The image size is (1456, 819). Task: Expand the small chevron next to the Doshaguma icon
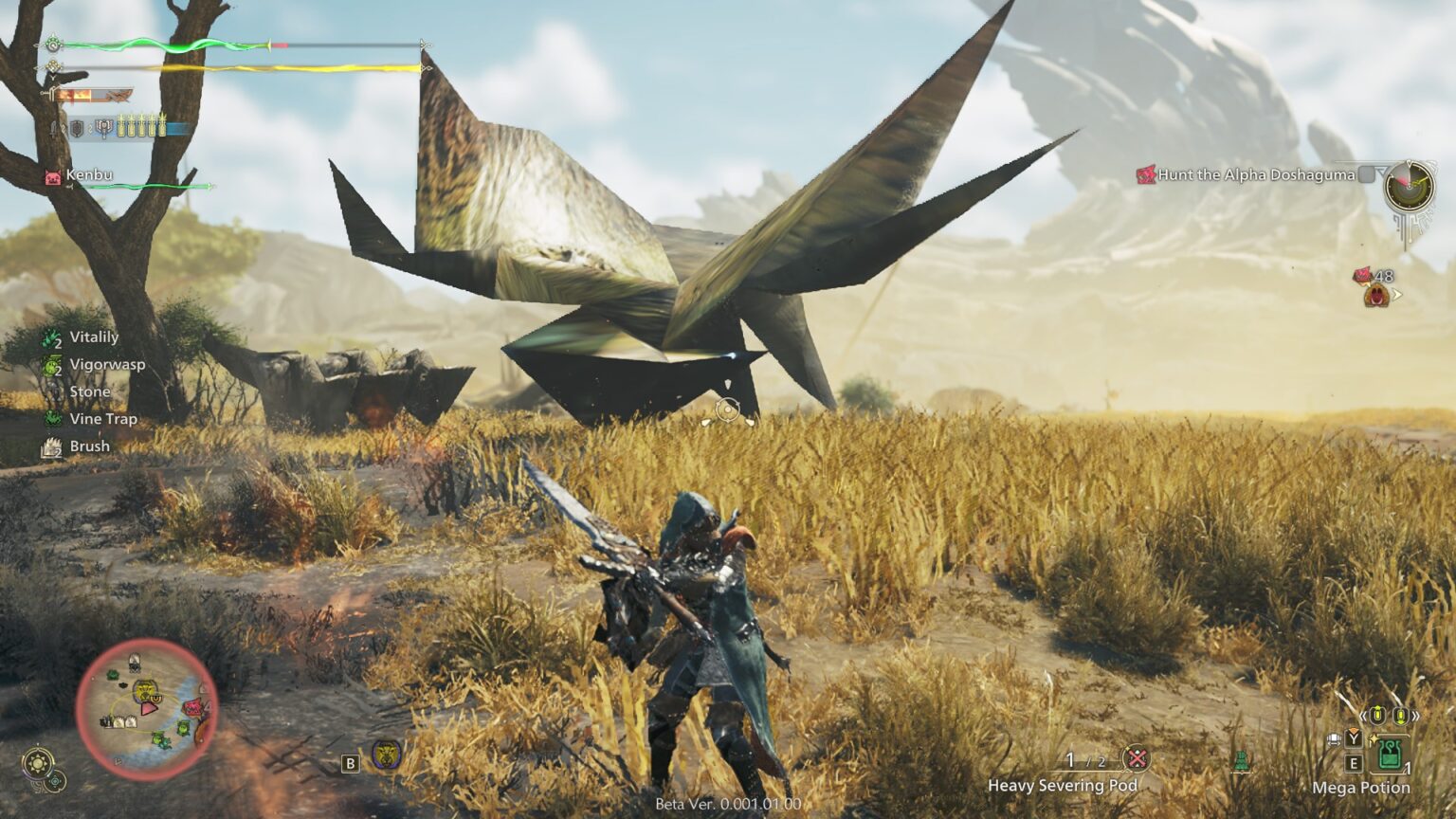click(1397, 296)
